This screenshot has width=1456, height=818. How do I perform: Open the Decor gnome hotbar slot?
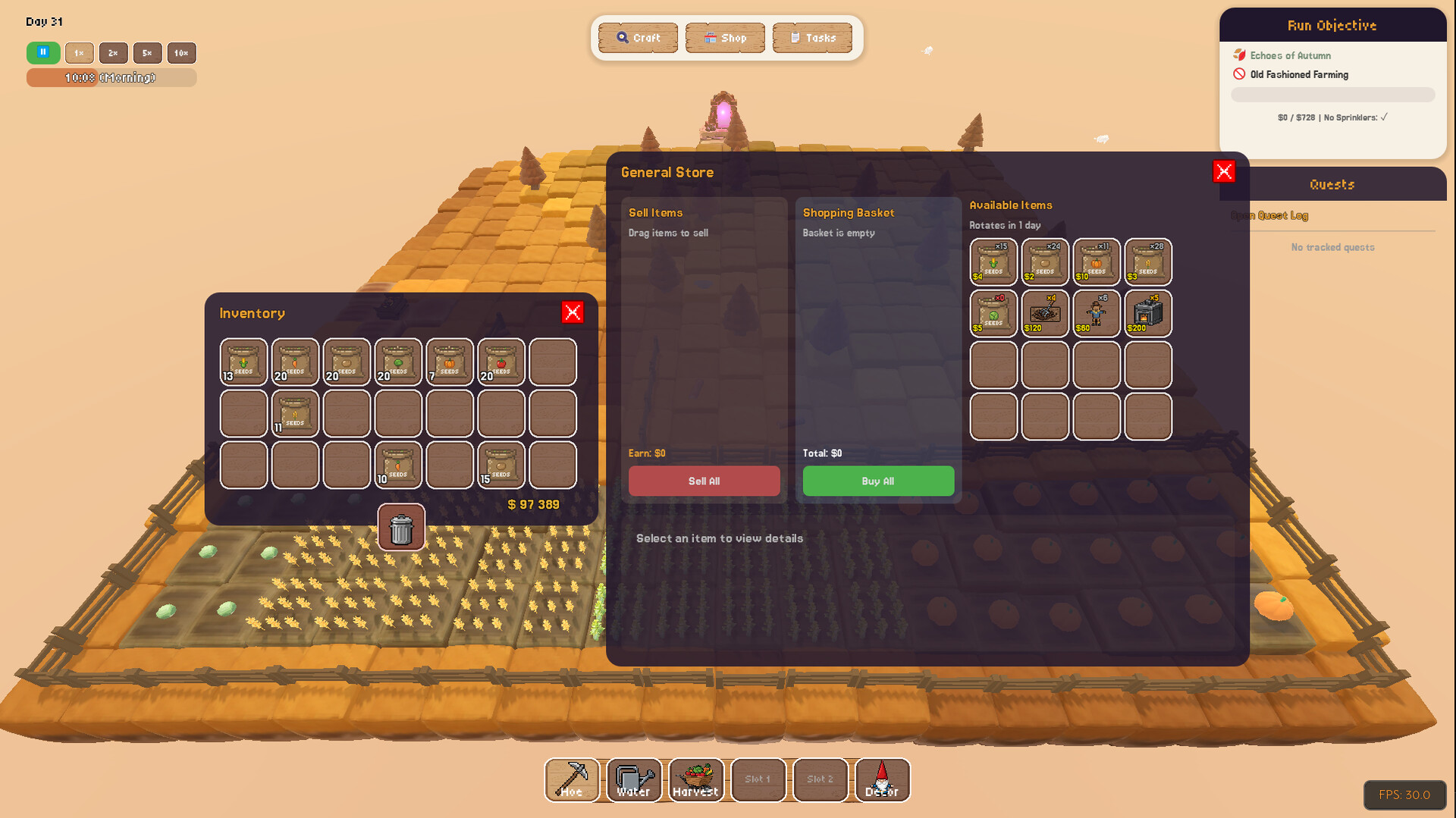pyautogui.click(x=882, y=780)
